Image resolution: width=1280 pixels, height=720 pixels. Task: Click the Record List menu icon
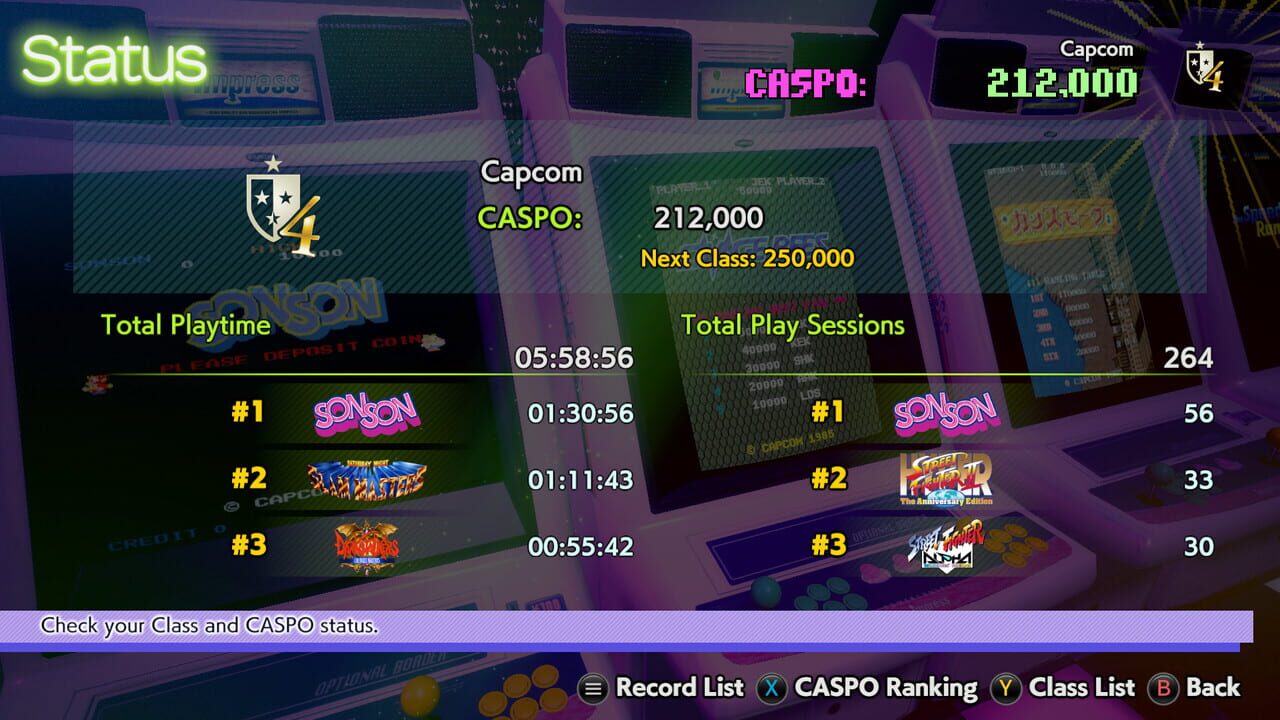pyautogui.click(x=592, y=688)
